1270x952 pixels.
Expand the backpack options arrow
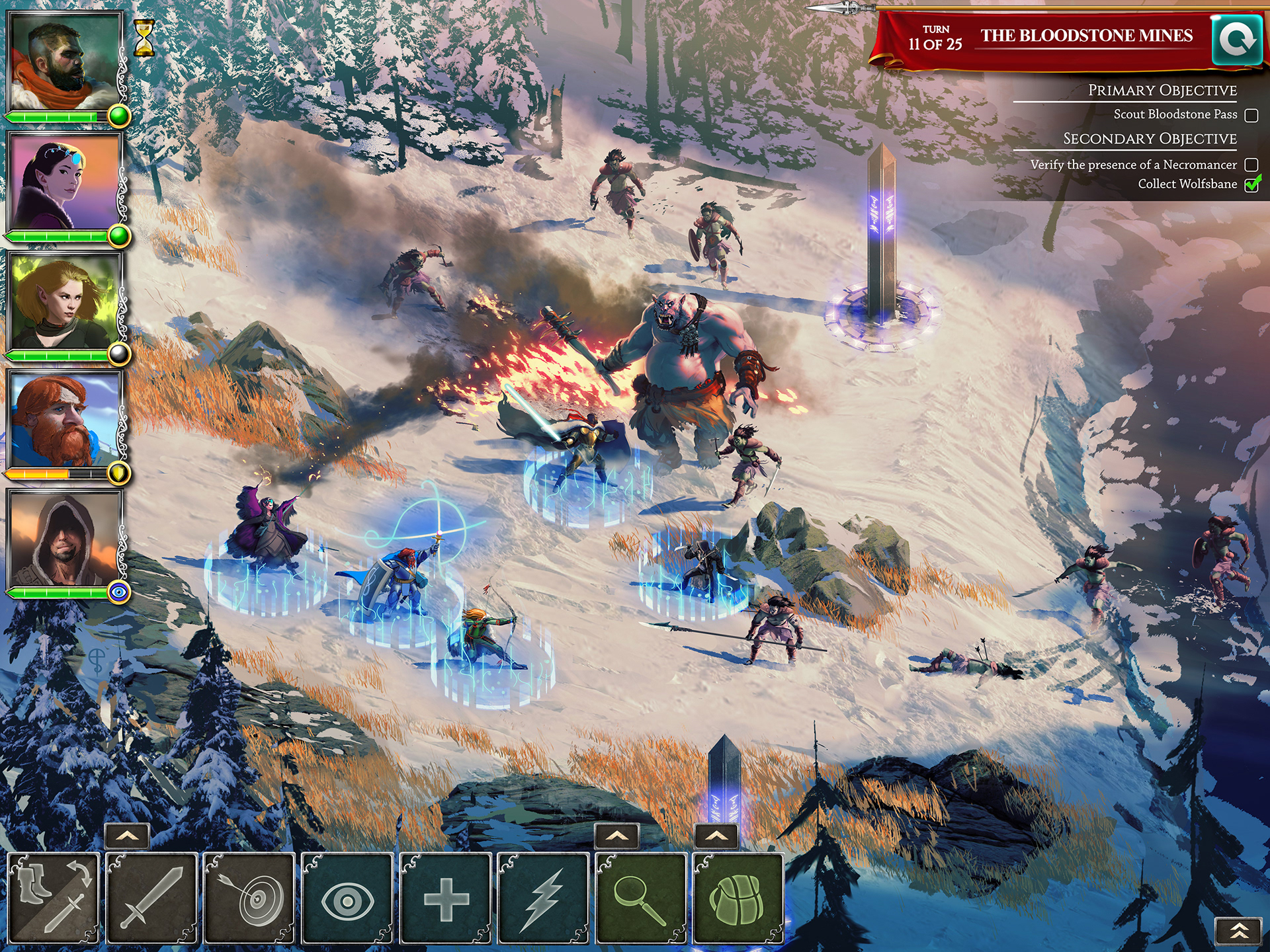pyautogui.click(x=716, y=836)
